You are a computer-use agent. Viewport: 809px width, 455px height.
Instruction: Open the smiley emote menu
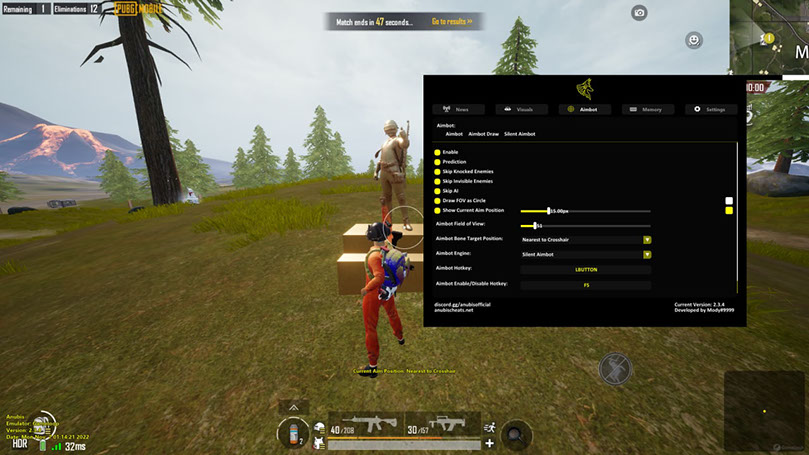(x=694, y=40)
